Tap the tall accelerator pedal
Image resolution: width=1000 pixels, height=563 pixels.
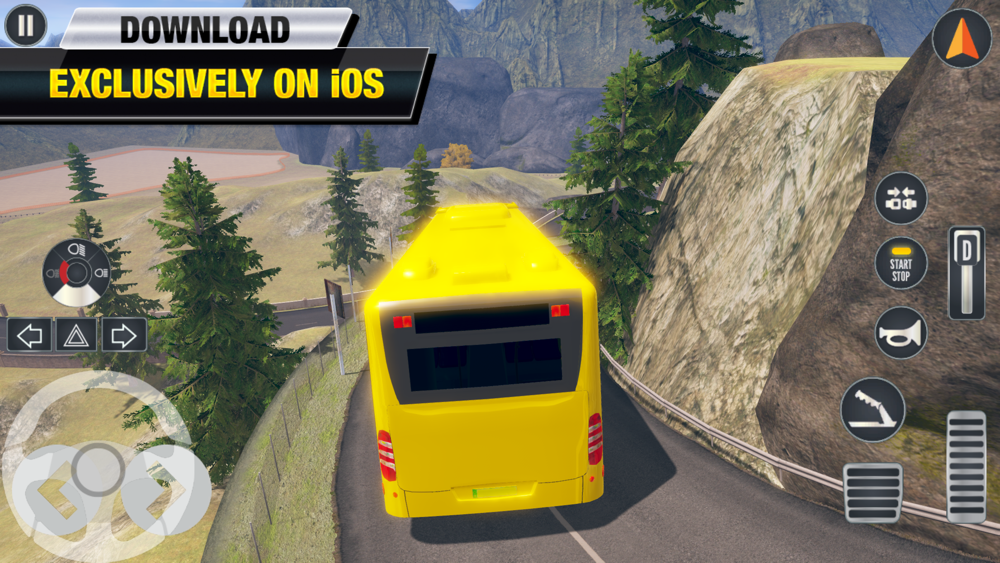[966, 466]
